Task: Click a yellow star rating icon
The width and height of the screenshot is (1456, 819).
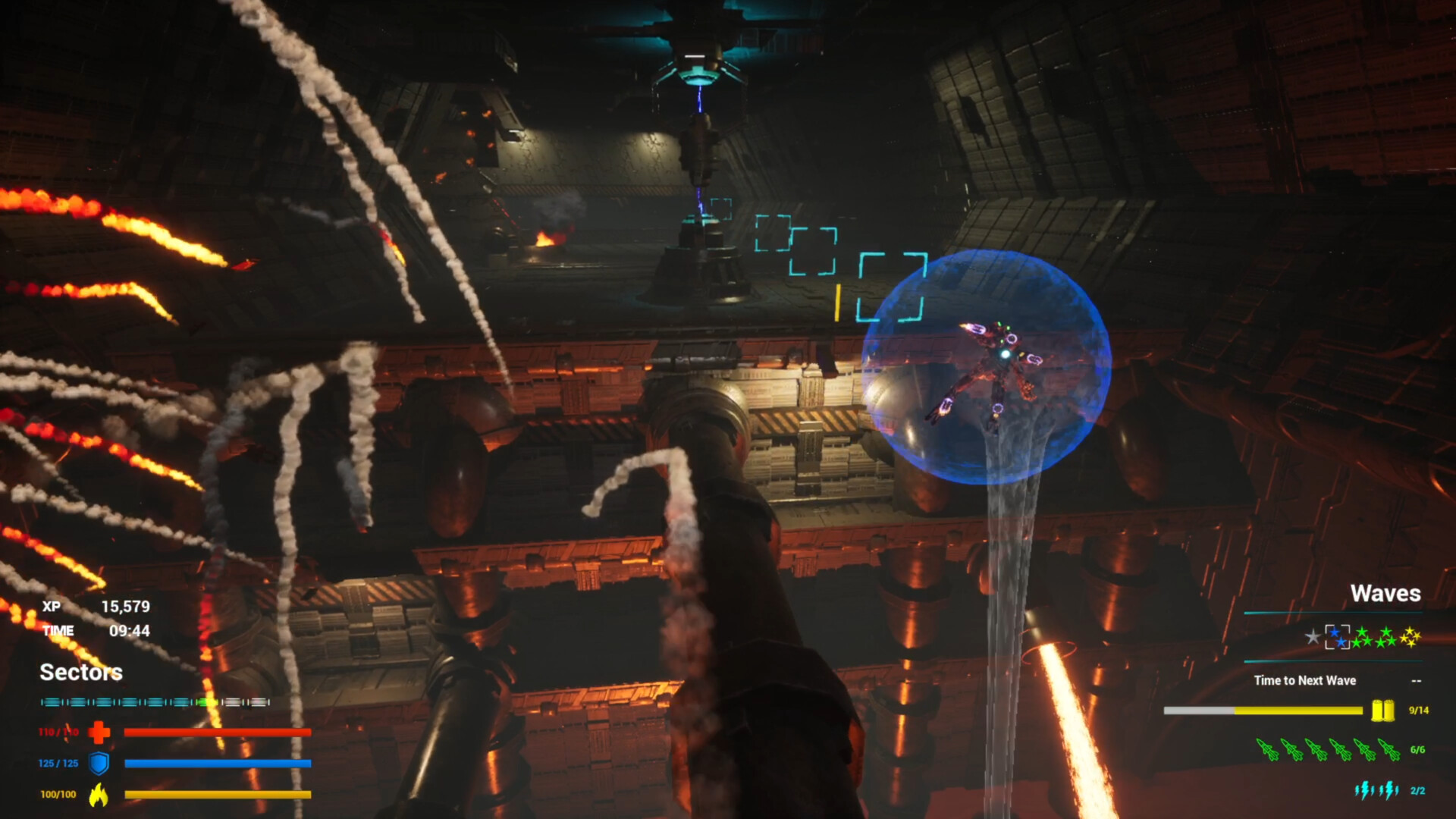Action: (x=1410, y=637)
